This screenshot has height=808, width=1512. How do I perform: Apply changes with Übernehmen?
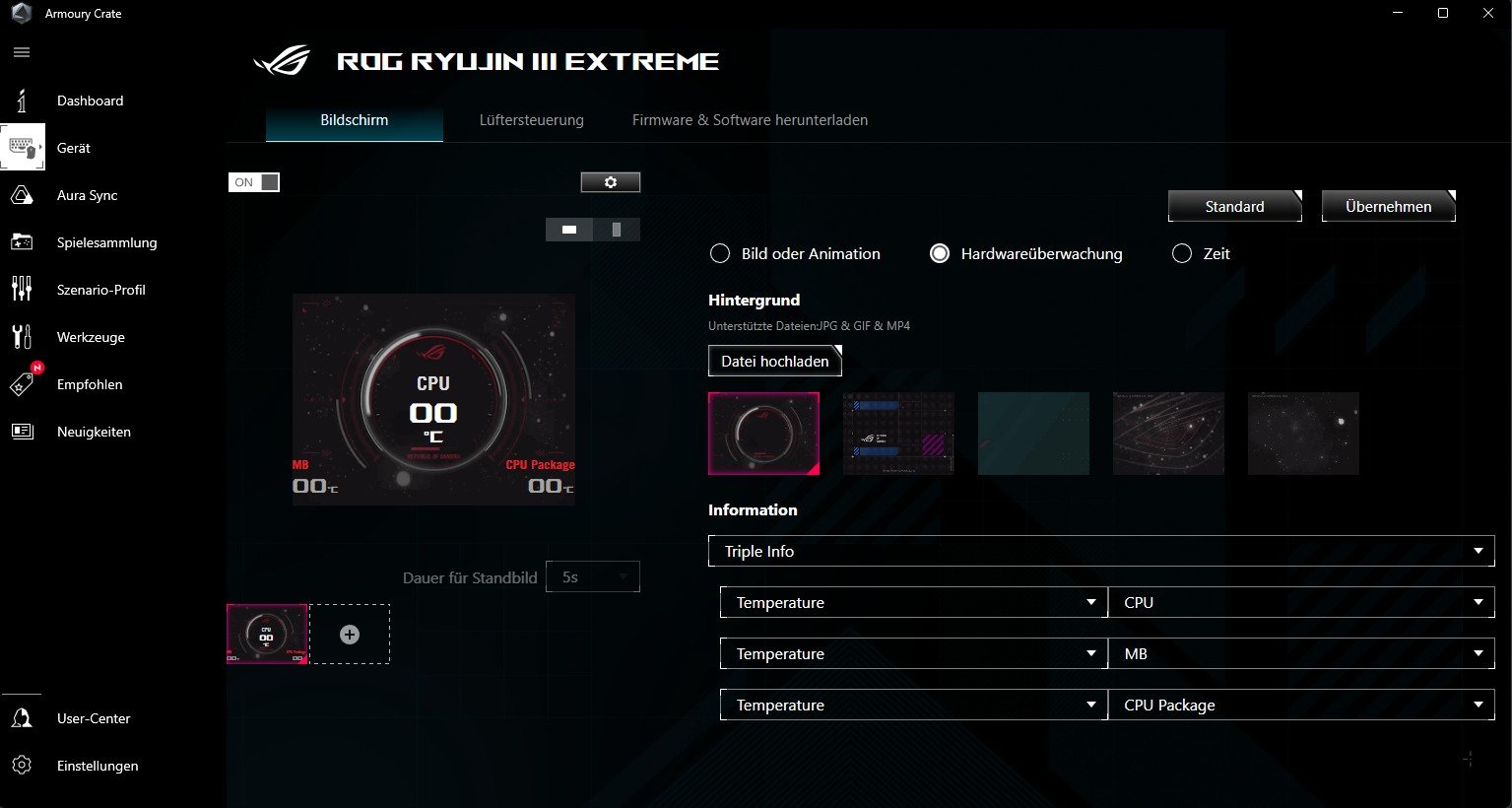[1388, 207]
